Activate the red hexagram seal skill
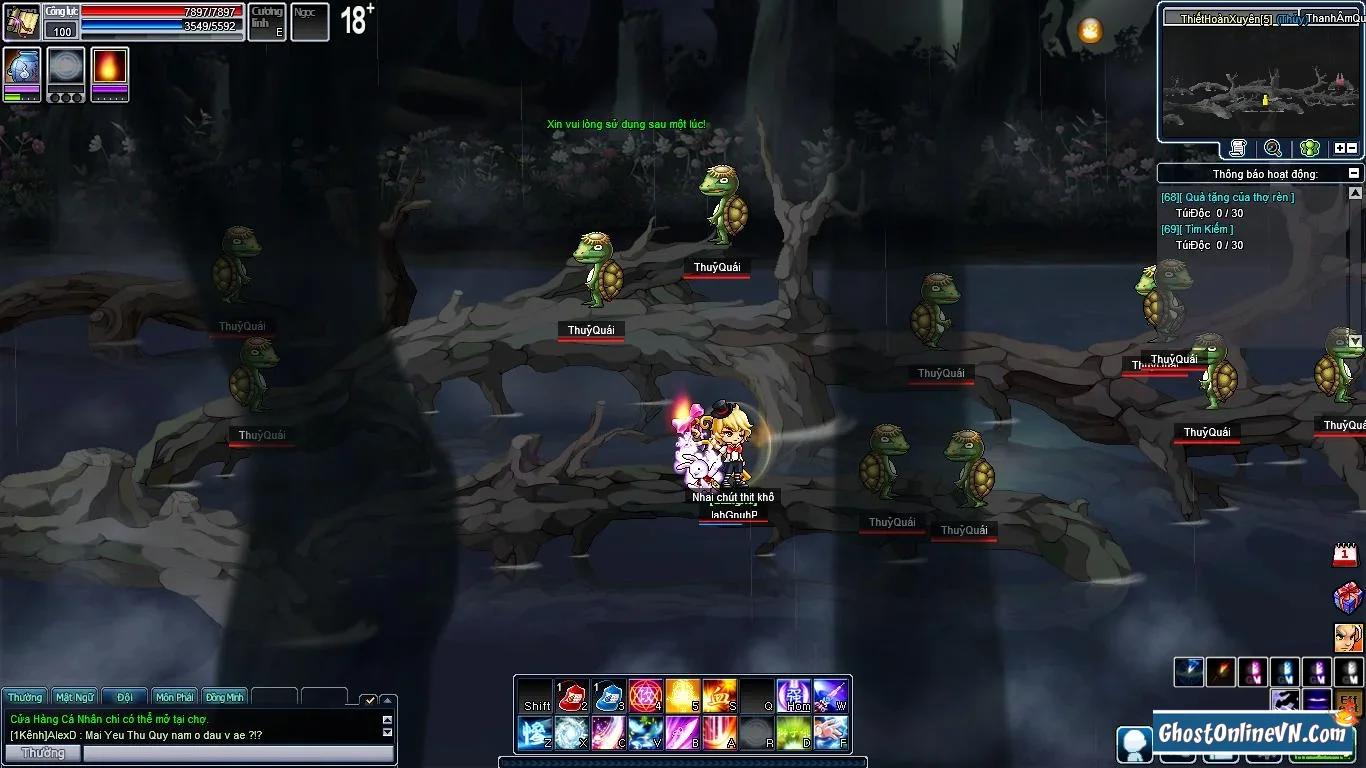 click(x=645, y=695)
